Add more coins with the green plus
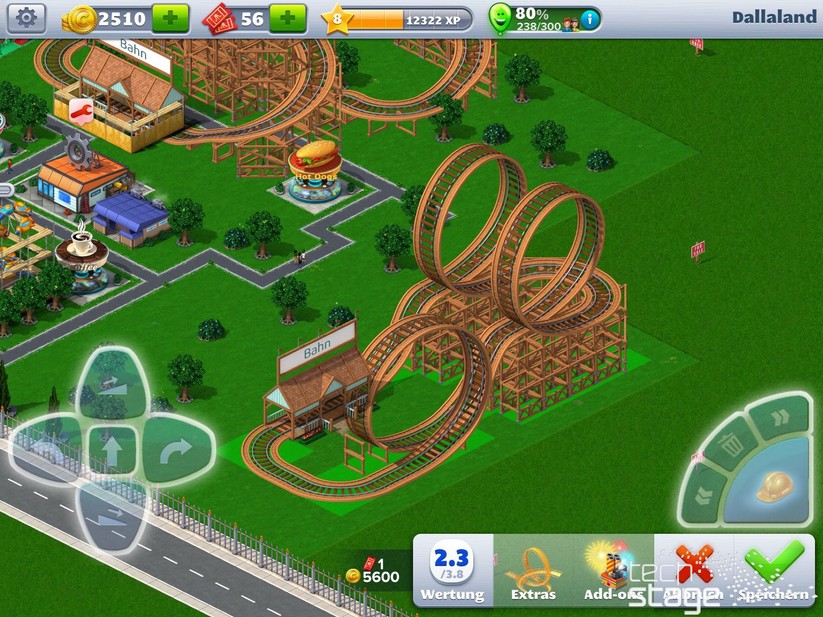Image resolution: width=823 pixels, height=617 pixels. [x=170, y=18]
